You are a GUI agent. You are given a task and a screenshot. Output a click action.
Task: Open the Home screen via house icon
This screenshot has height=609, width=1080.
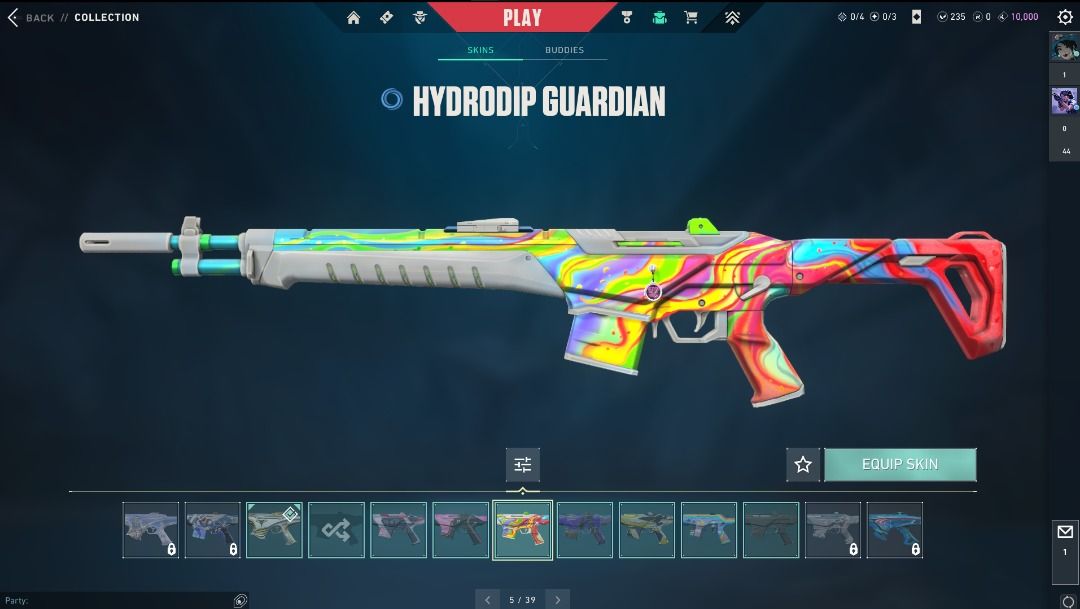[353, 17]
